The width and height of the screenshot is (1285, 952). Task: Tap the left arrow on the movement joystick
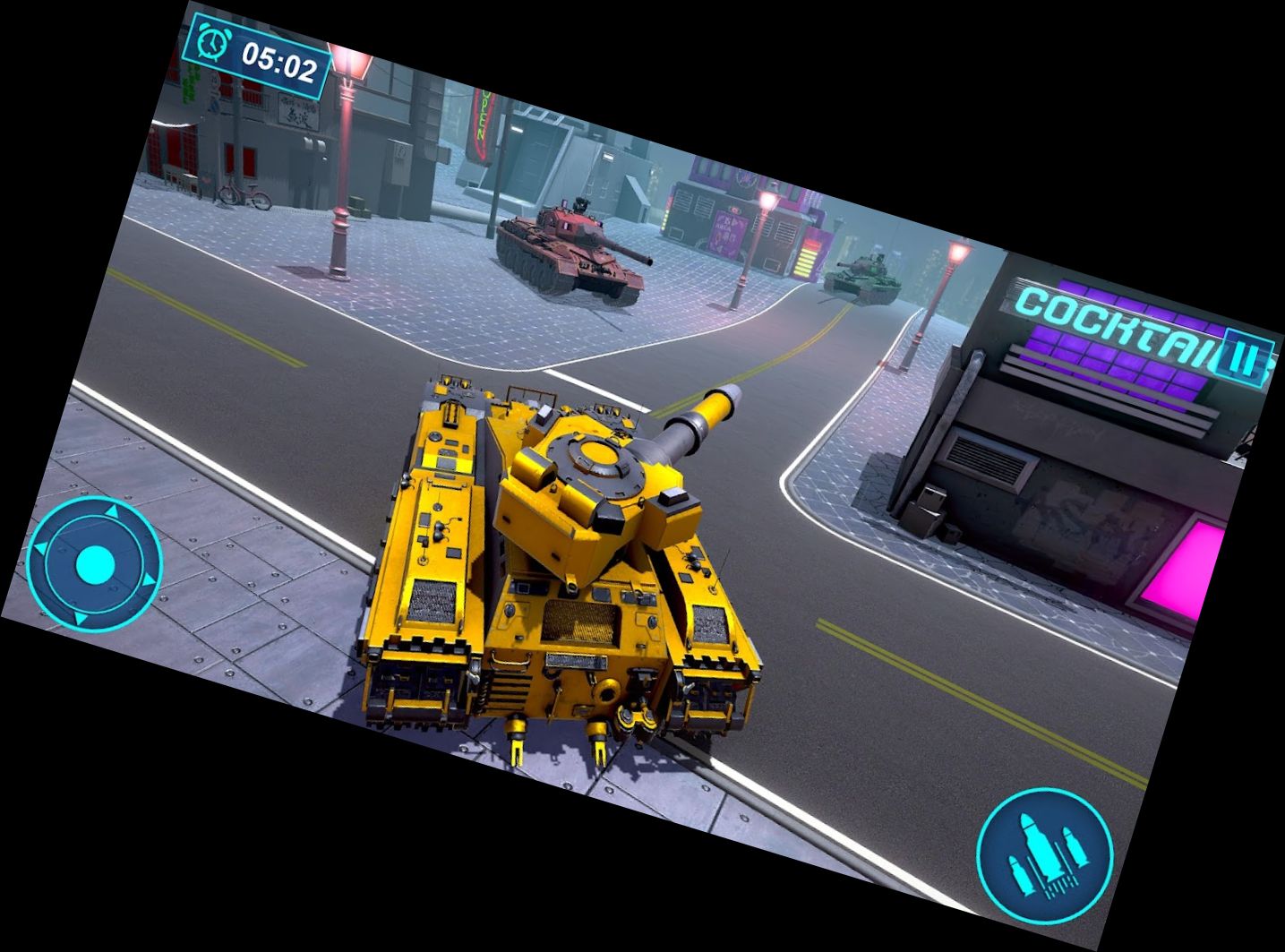coord(42,547)
